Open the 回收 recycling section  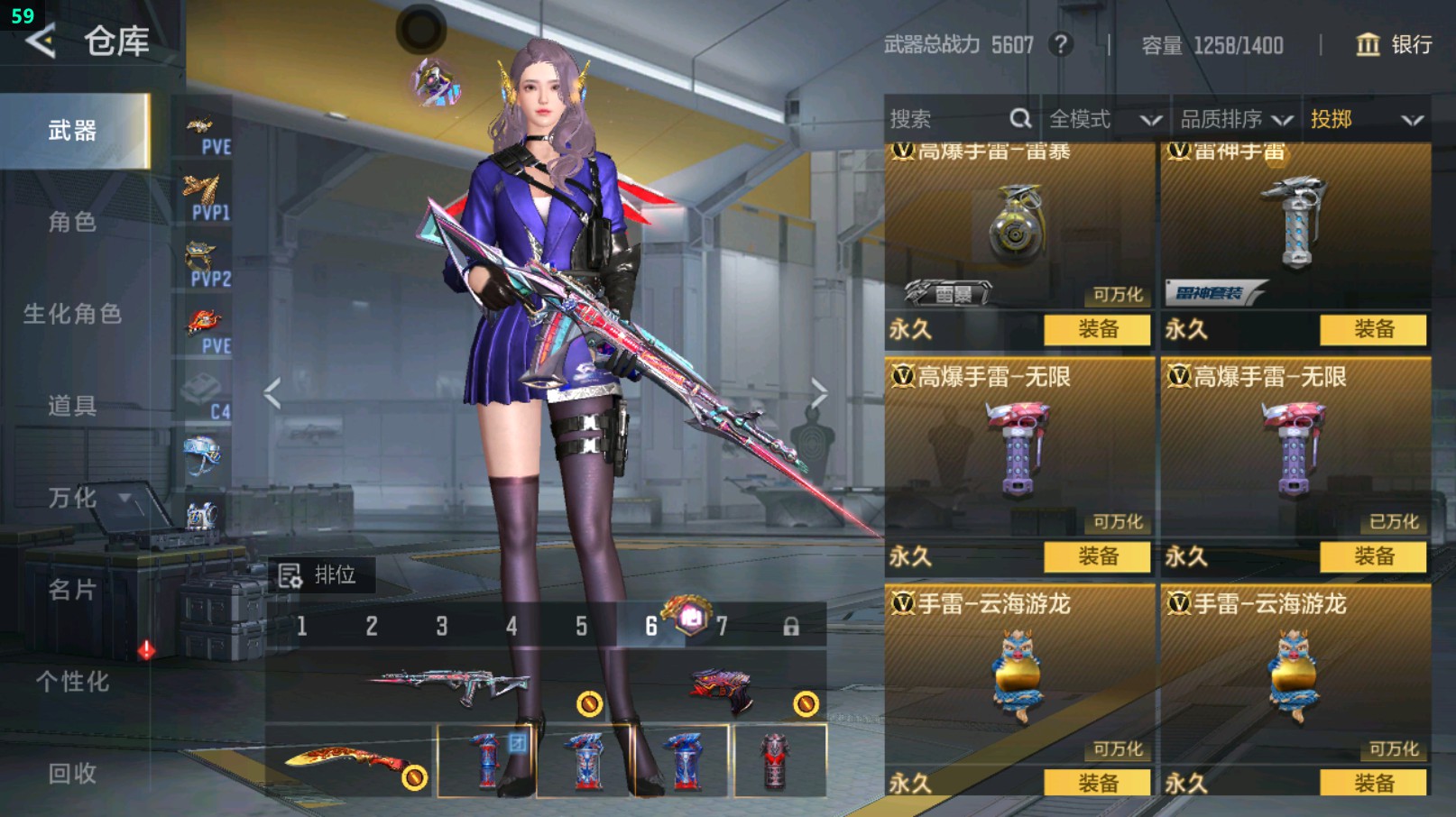[x=72, y=773]
